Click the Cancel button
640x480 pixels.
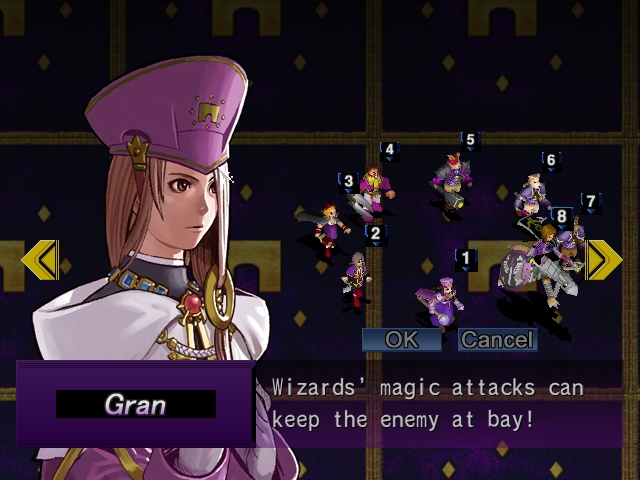point(497,340)
